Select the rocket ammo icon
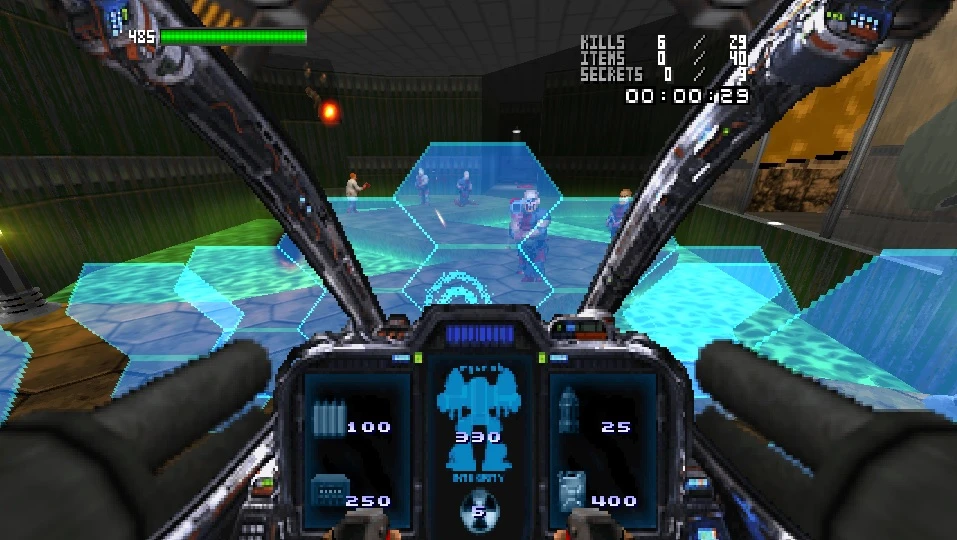The width and height of the screenshot is (957, 540). [x=569, y=410]
